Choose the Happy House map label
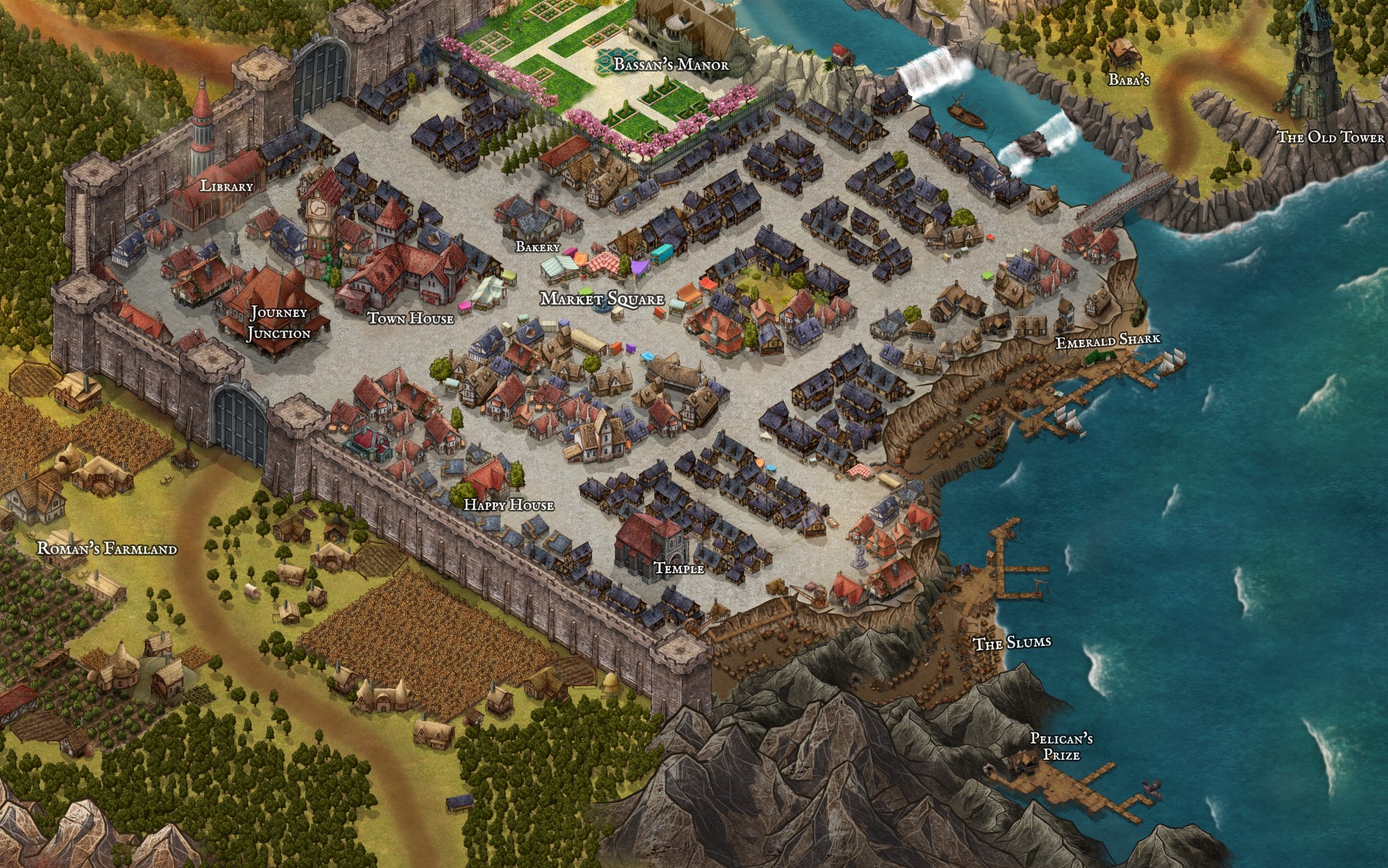Screen dimensions: 1388x868 [509, 504]
